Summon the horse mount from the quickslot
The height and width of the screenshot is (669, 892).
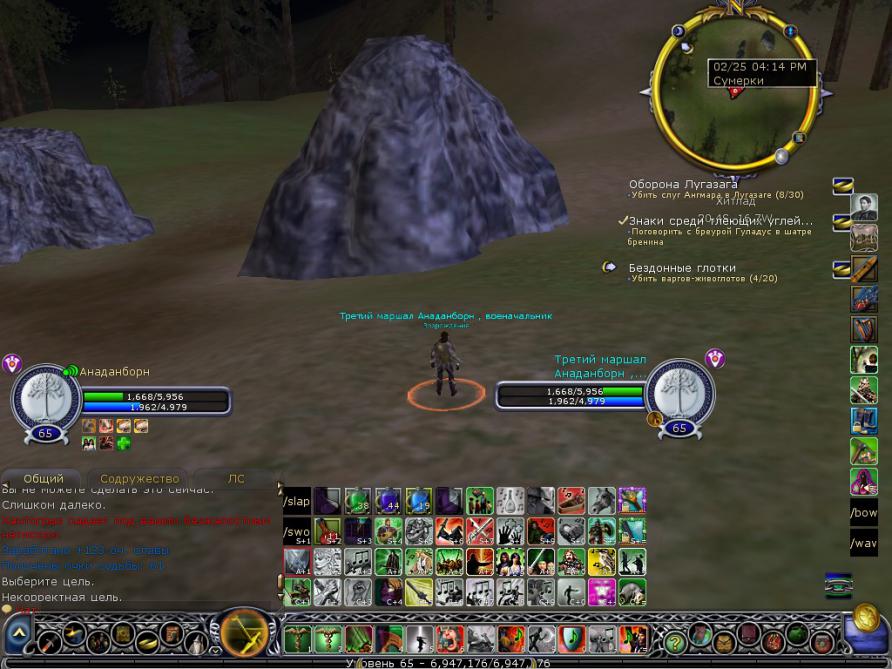pyautogui.click(x=601, y=500)
